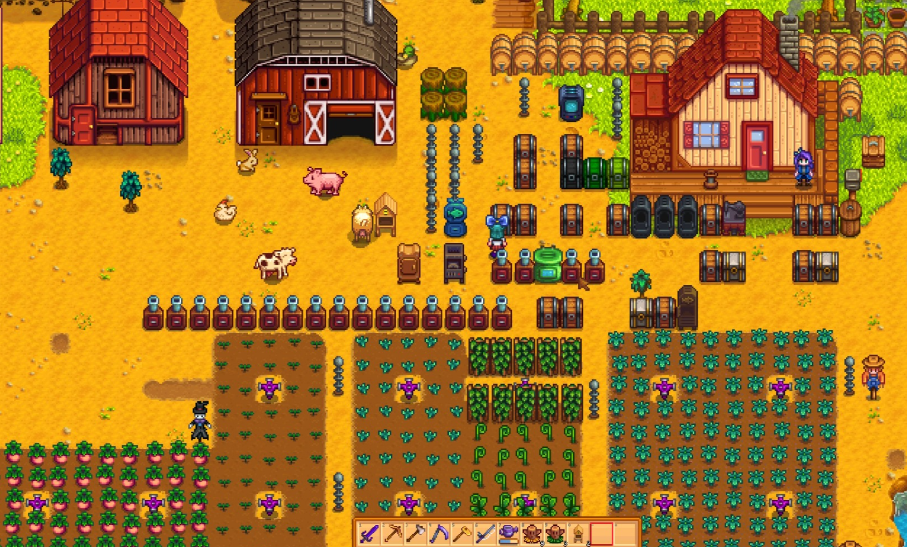Viewport: 907px width, 547px height.
Task: Click the red-highlighted empty hotbar slot
Action: (601, 533)
